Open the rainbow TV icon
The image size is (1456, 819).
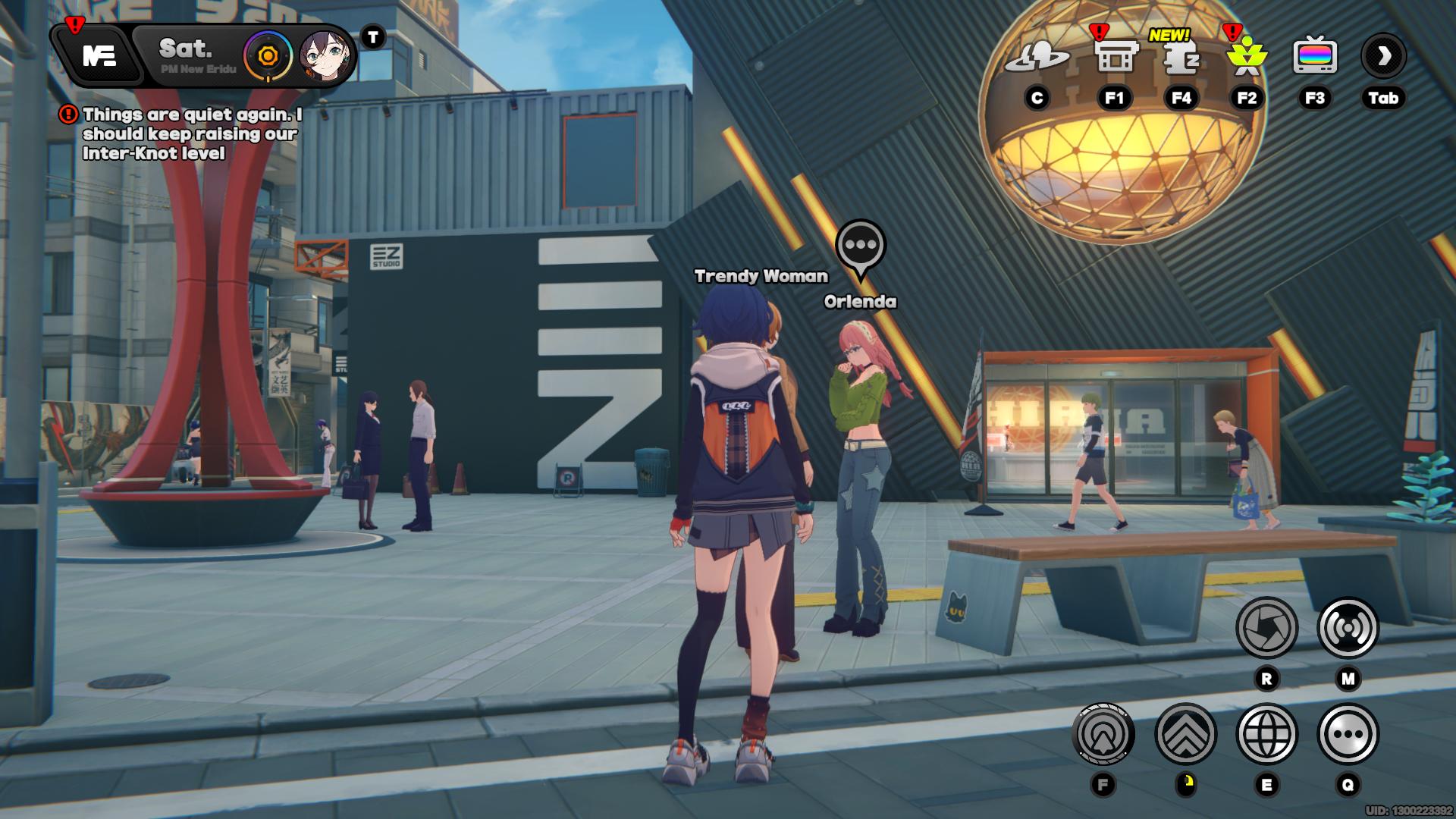coord(1314,57)
